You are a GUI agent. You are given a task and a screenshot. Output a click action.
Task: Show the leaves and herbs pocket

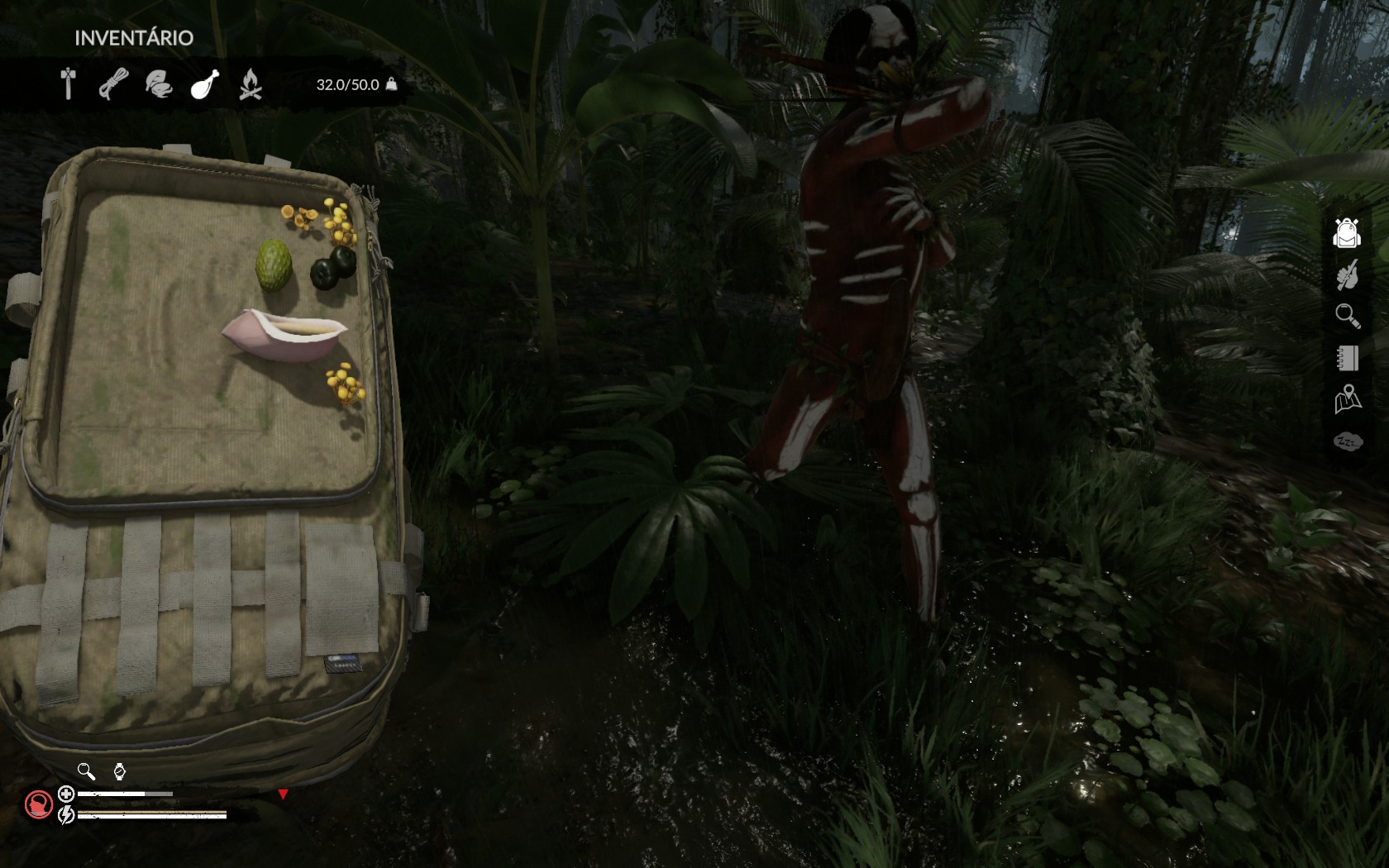click(159, 83)
